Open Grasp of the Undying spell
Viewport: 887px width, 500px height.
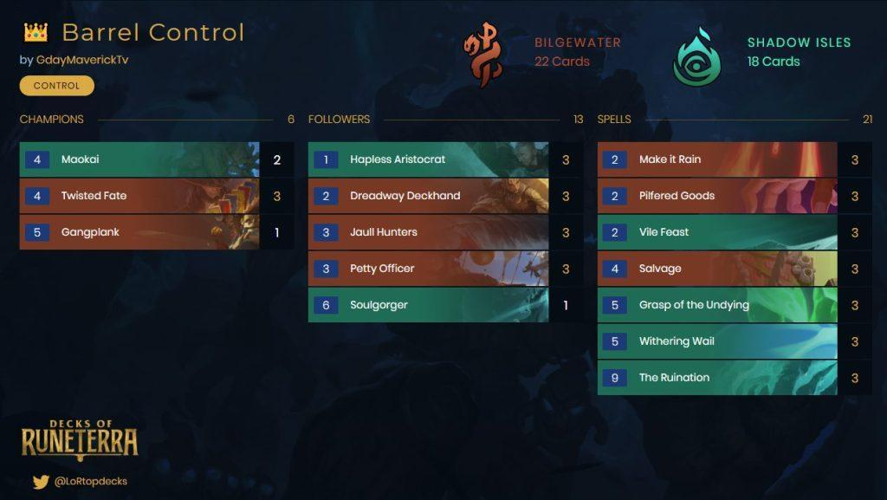(717, 305)
